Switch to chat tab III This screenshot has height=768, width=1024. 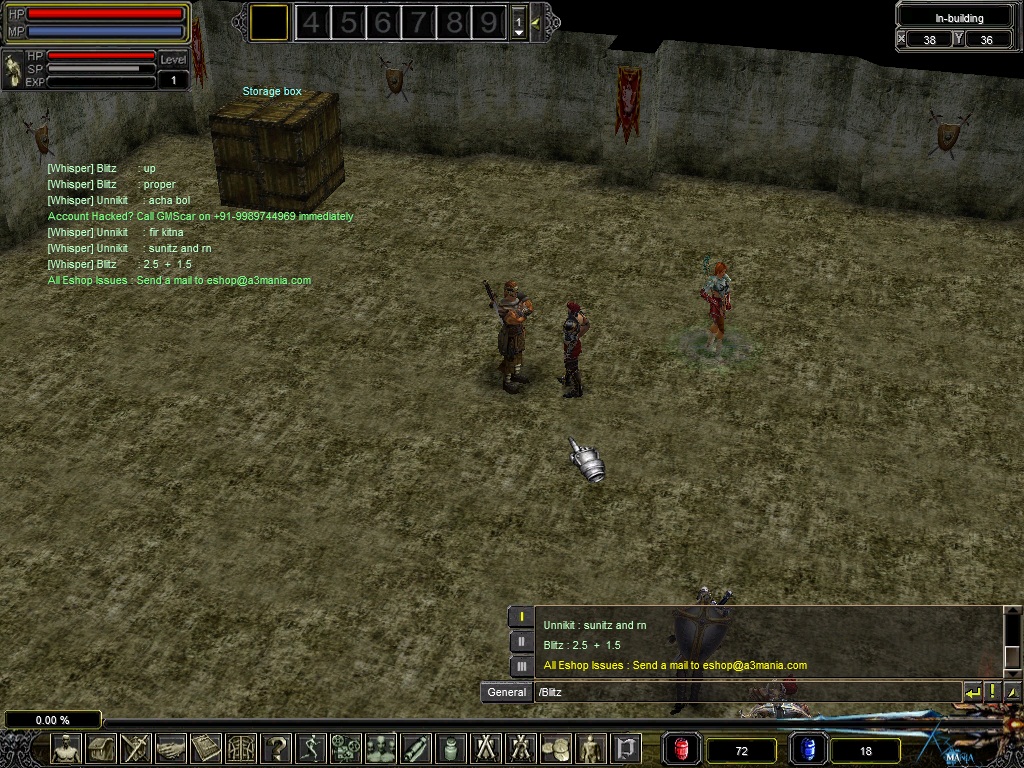[521, 665]
